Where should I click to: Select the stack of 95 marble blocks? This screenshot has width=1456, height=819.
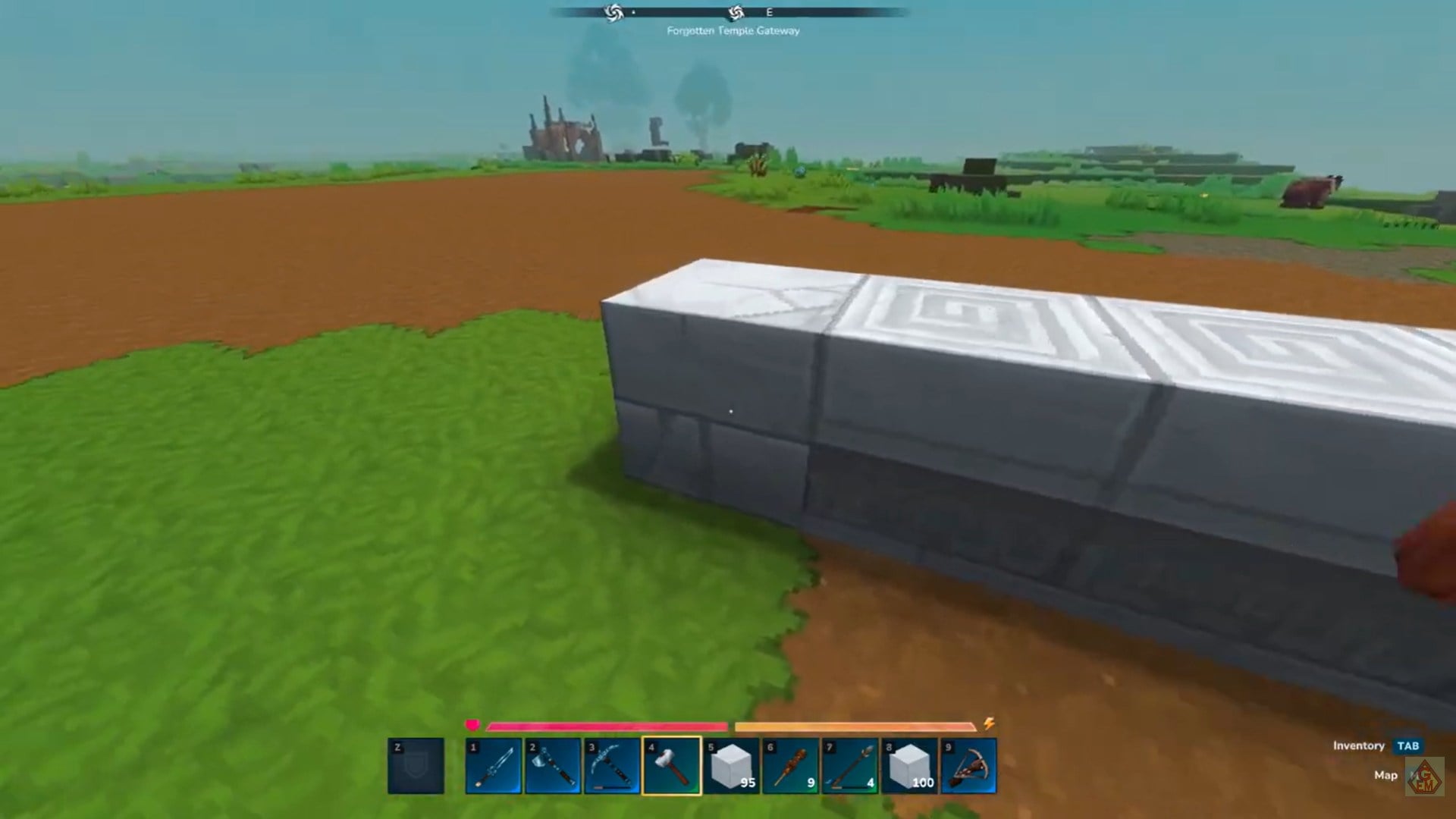(732, 766)
